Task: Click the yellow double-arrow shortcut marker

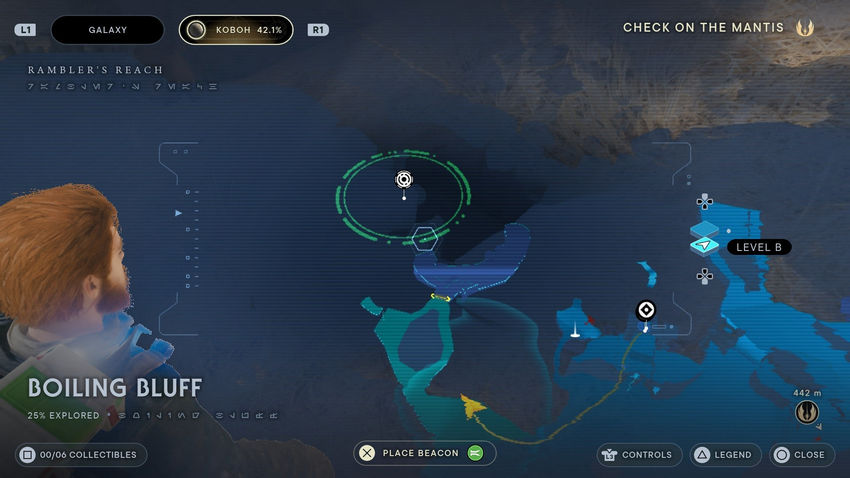Action: [x=440, y=297]
